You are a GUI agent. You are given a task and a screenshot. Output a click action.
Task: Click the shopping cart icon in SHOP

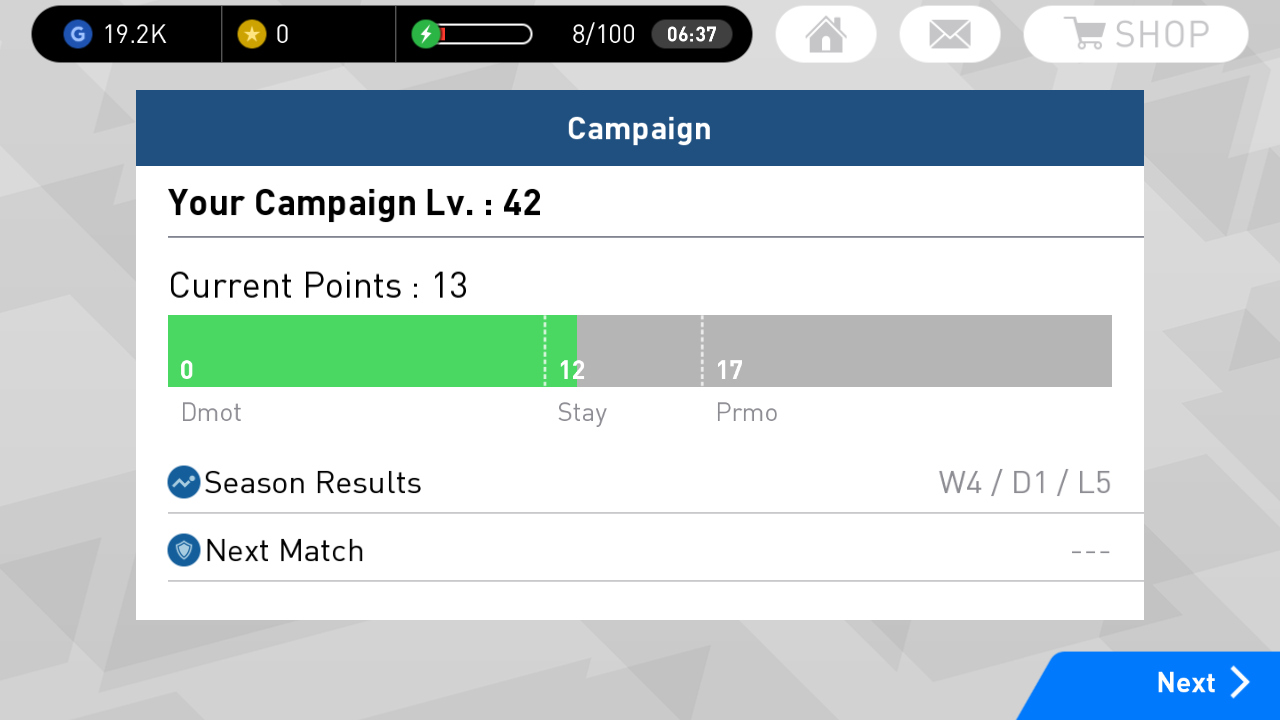point(1086,33)
